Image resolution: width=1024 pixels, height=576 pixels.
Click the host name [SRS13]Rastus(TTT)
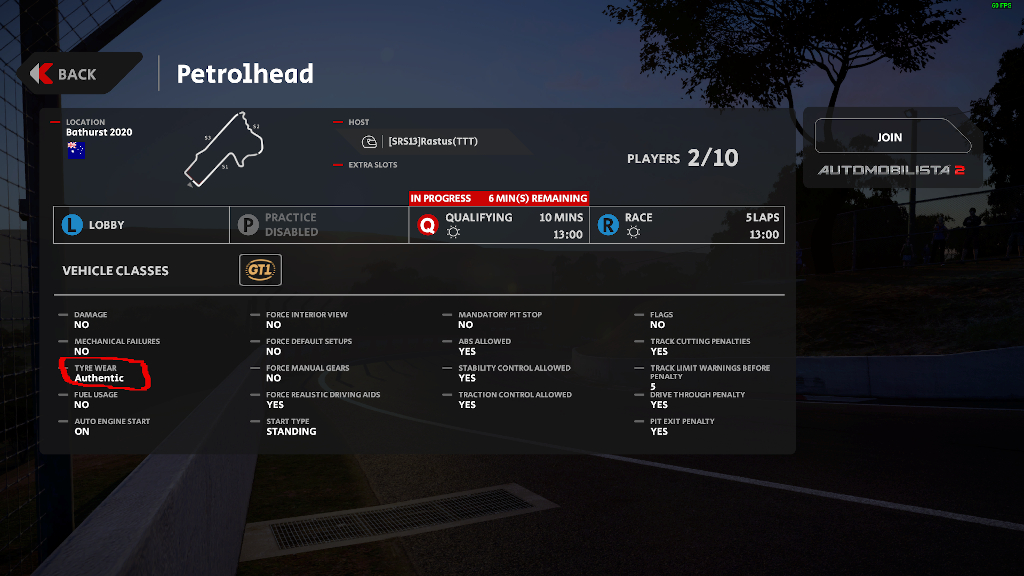click(432, 141)
